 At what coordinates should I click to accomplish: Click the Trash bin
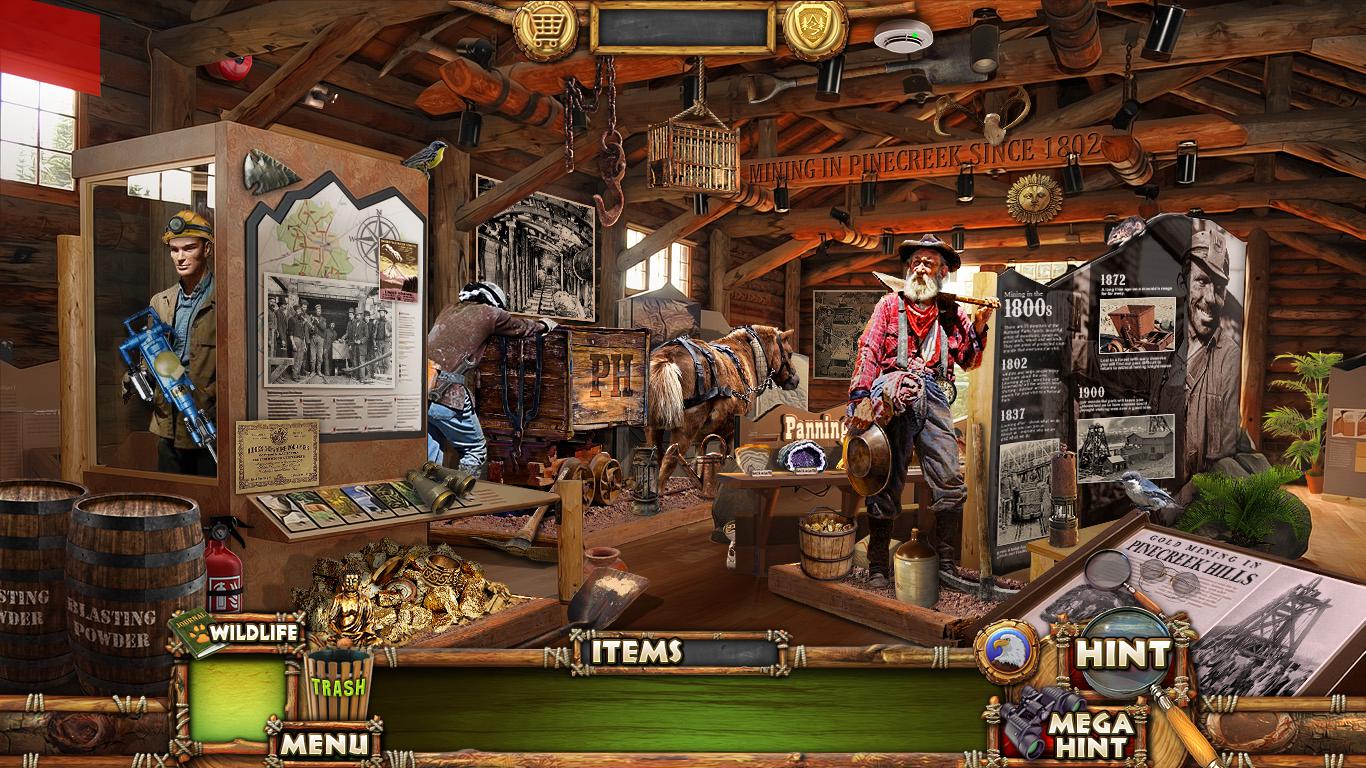pyautogui.click(x=338, y=685)
